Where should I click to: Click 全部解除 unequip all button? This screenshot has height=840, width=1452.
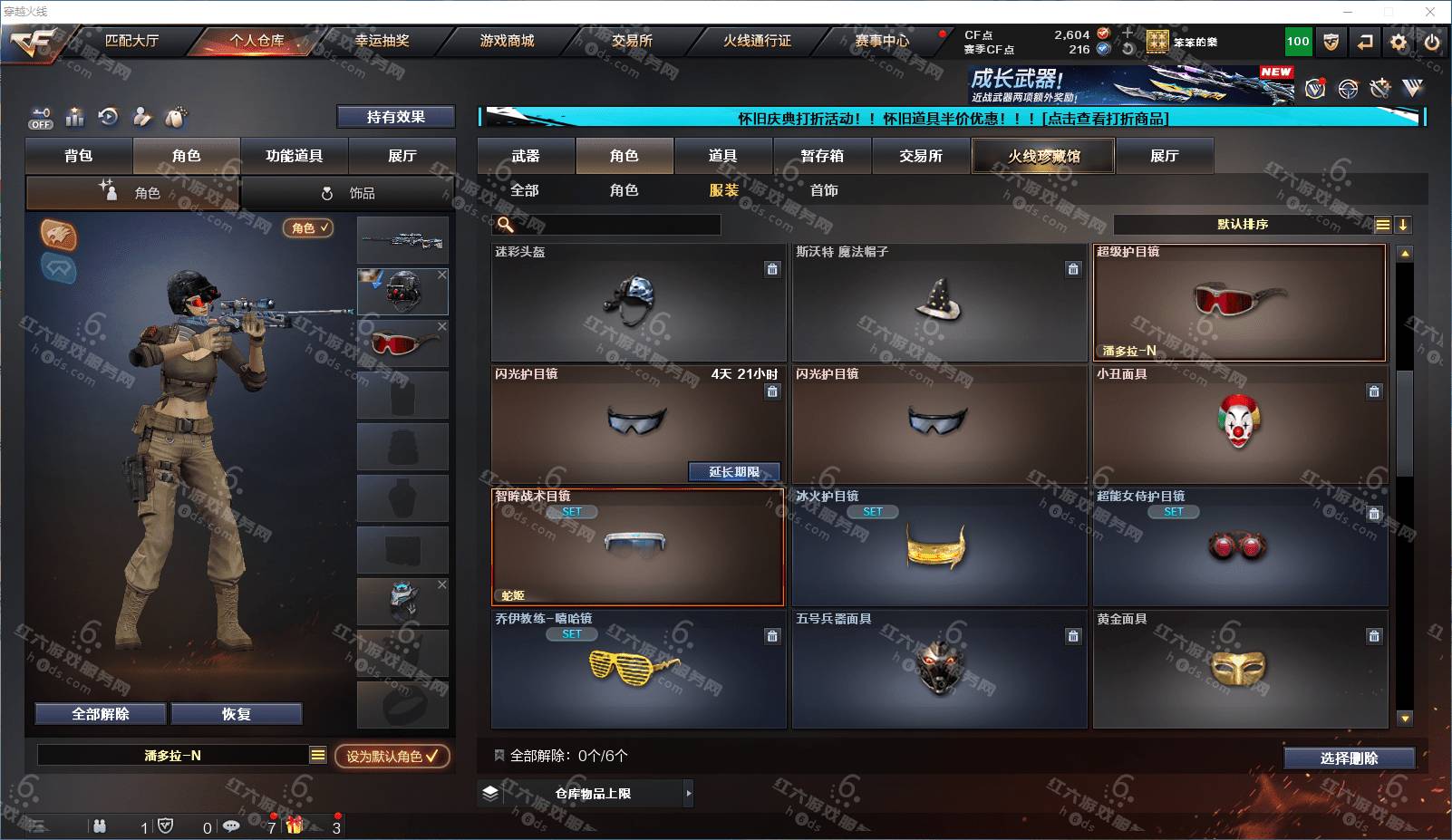pyautogui.click(x=101, y=714)
